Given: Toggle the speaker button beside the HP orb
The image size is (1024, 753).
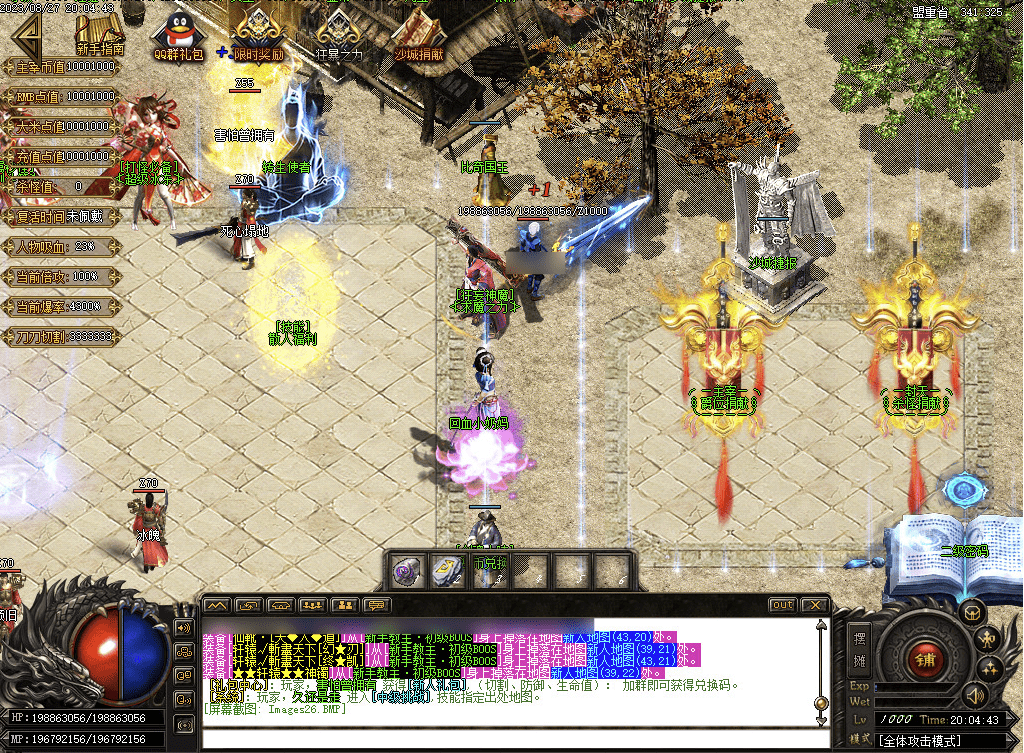Looking at the screenshot, I should [183, 627].
